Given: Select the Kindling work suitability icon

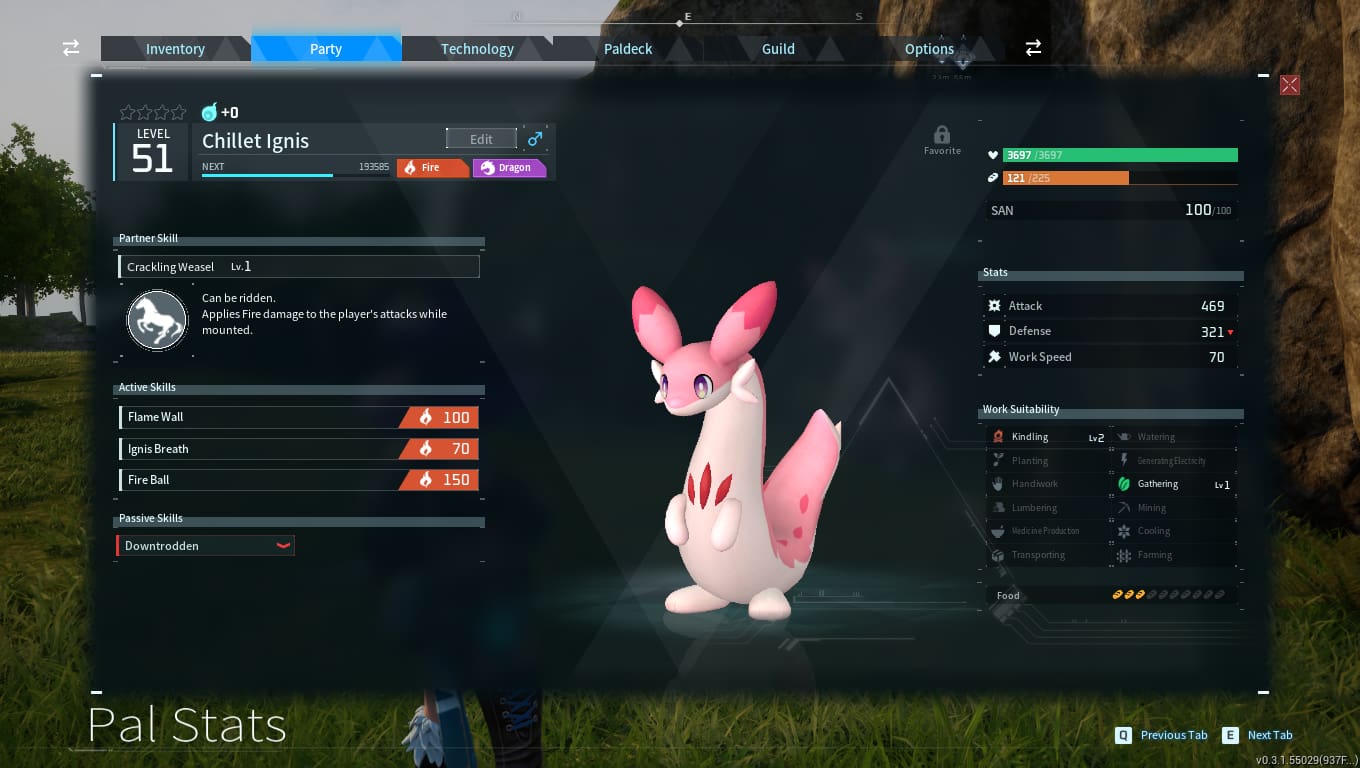Looking at the screenshot, I should pyautogui.click(x=998, y=436).
